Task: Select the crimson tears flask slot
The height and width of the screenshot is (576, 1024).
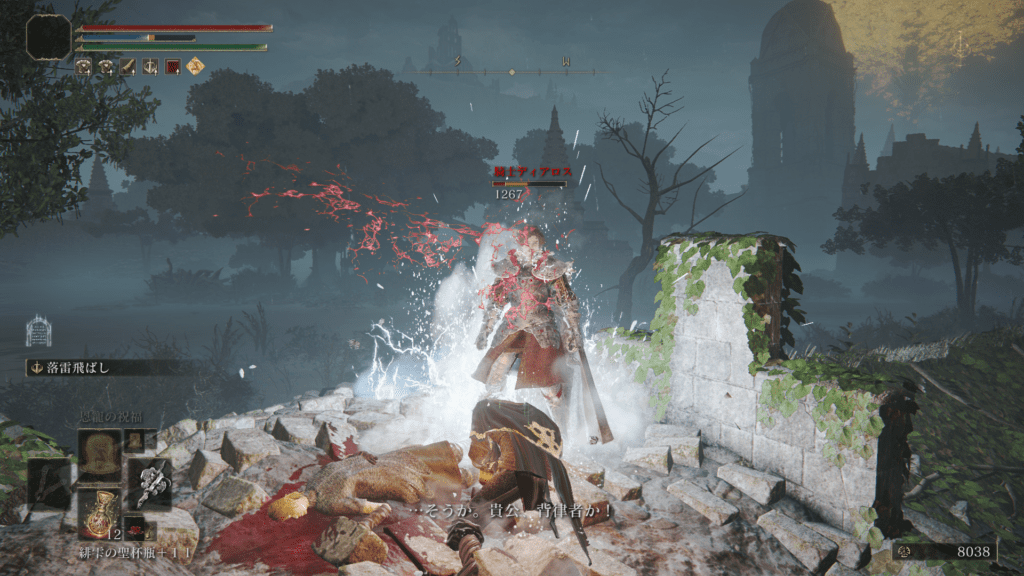Action: click(99, 513)
